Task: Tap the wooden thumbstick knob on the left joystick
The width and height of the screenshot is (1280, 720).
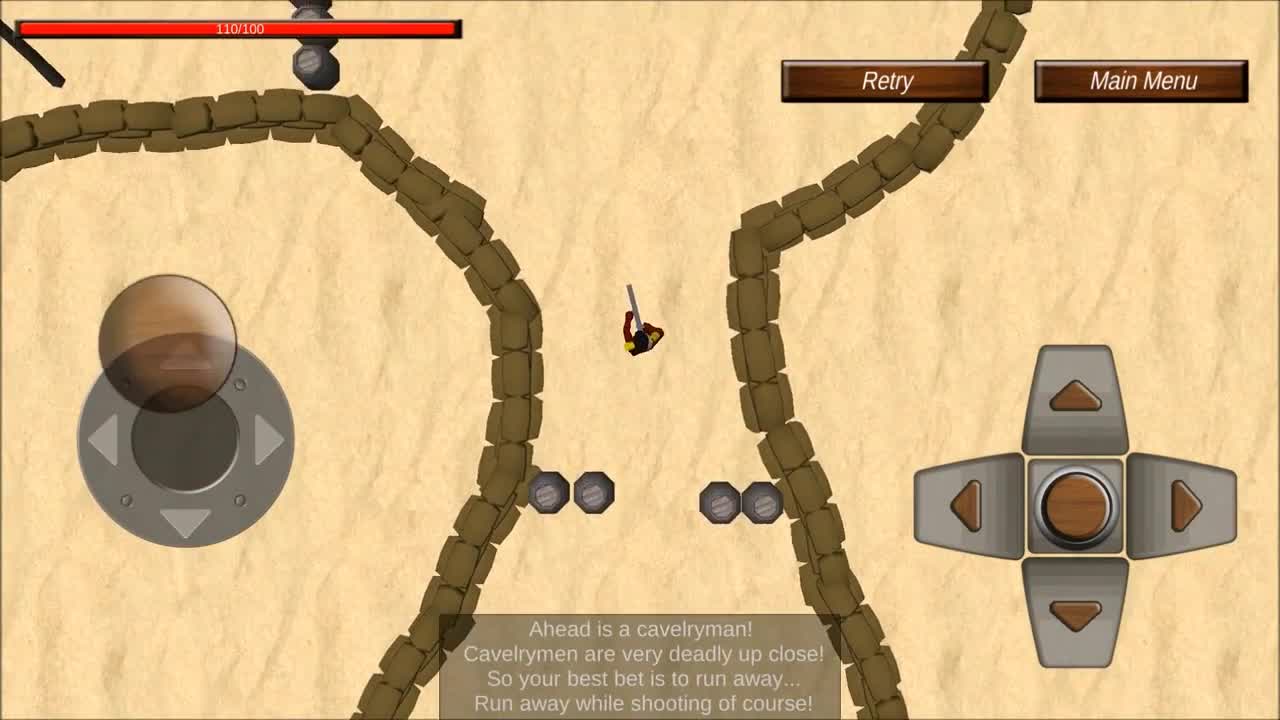Action: coord(167,340)
